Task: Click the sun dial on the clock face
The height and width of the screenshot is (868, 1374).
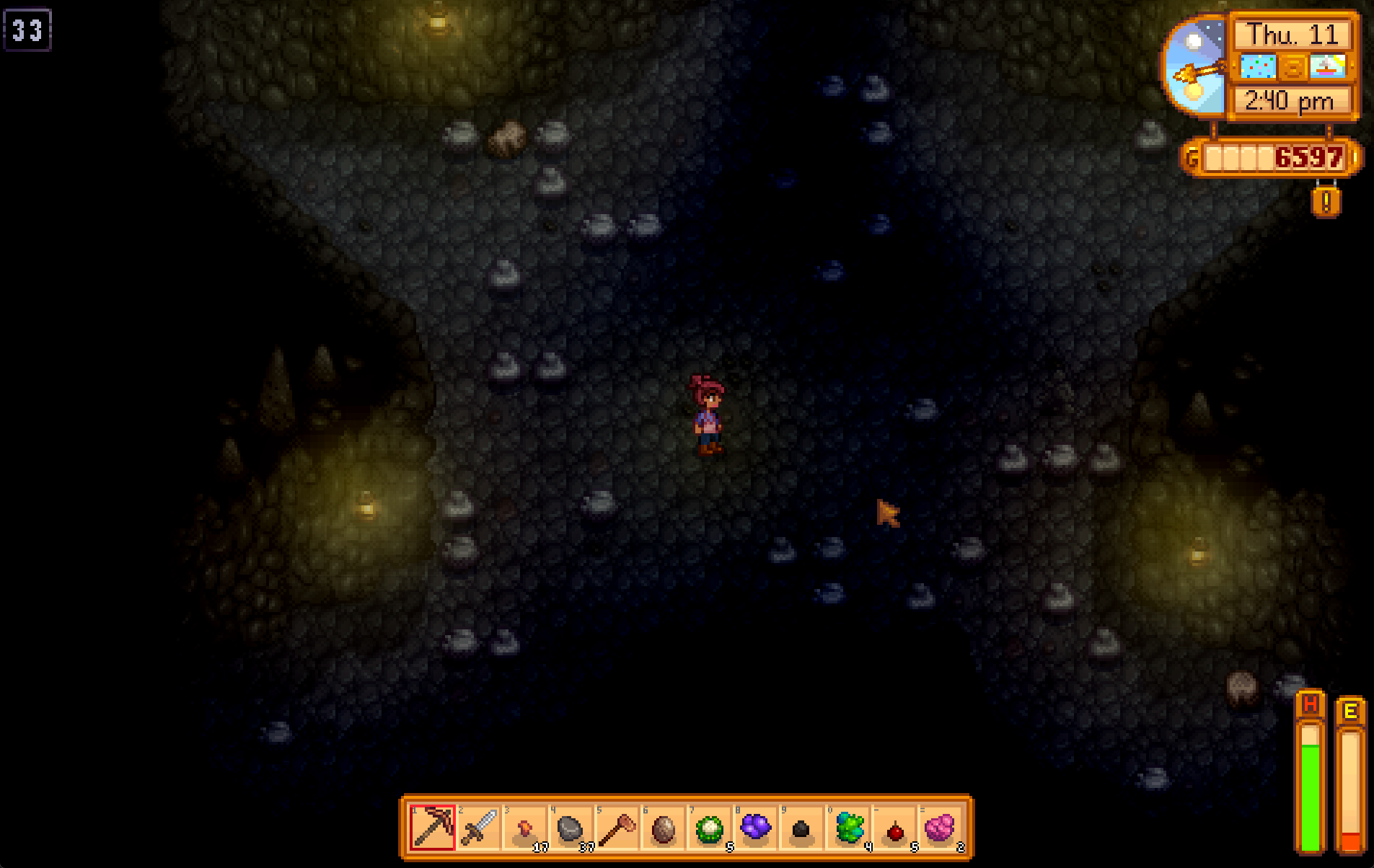Action: (1197, 65)
